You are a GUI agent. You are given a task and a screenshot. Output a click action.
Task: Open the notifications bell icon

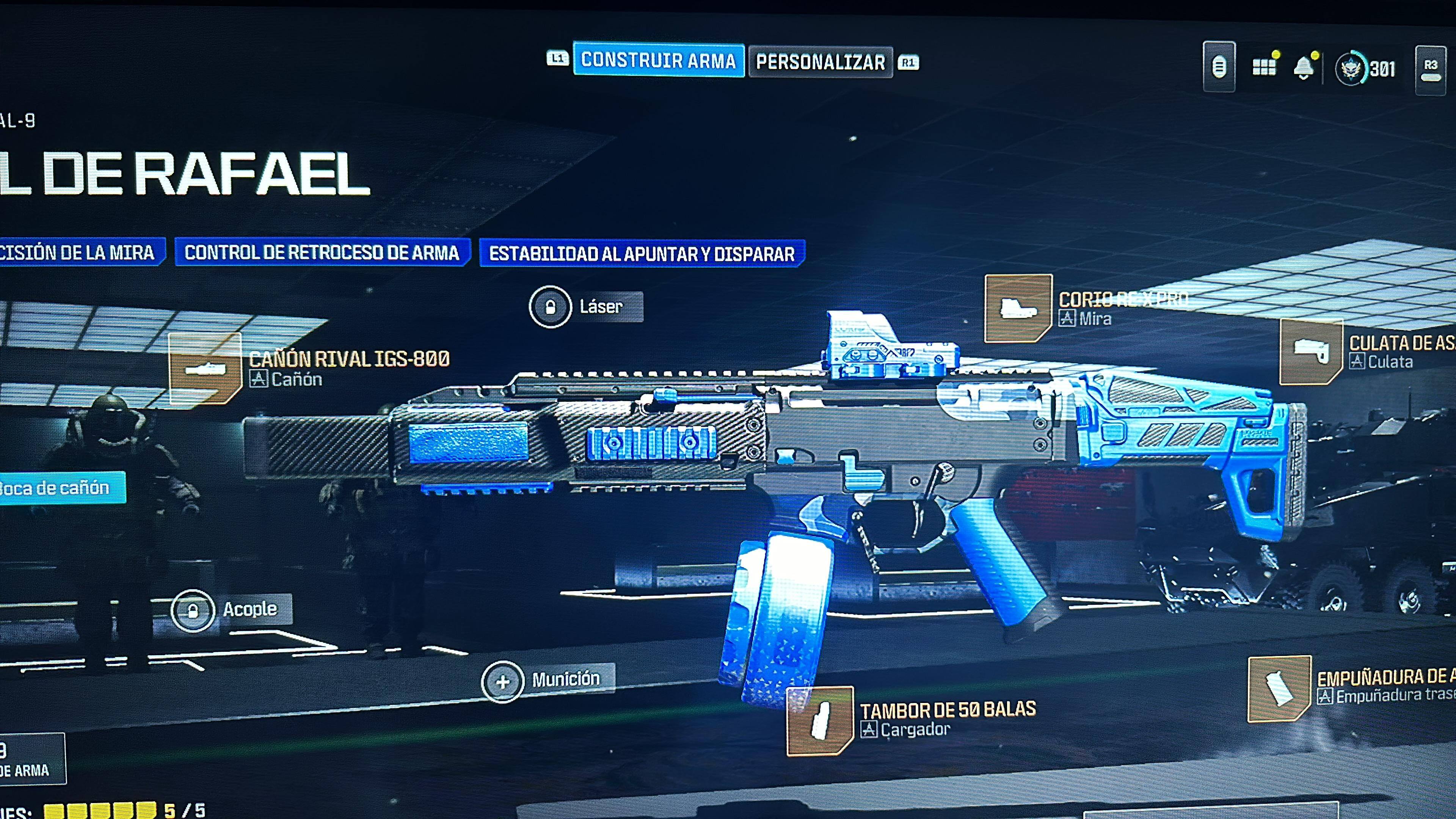pyautogui.click(x=1304, y=68)
